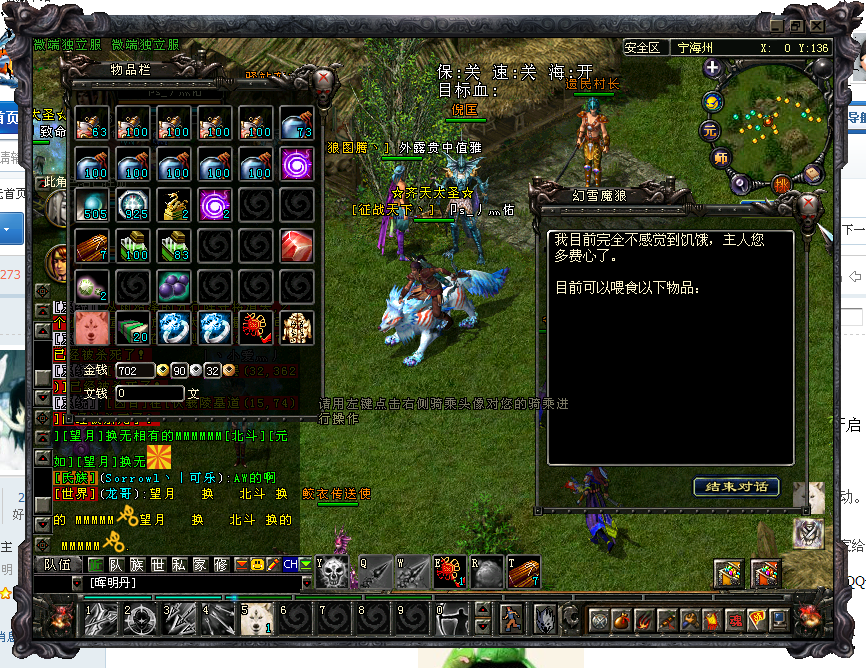This screenshot has width=866, height=668.
Task: Use the wolf mount in hotbar slot 5
Action: coord(257,620)
